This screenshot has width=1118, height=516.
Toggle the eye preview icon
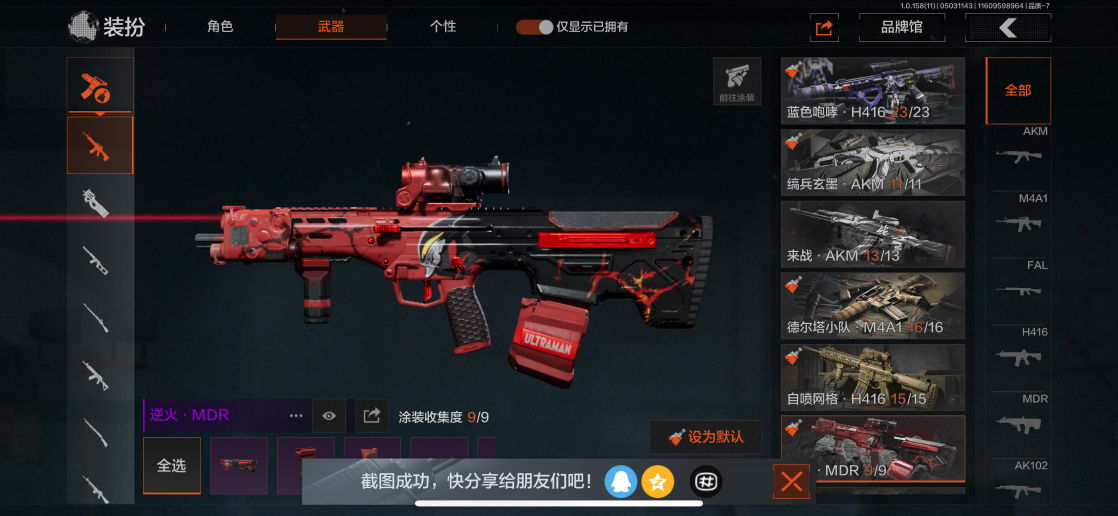329,415
